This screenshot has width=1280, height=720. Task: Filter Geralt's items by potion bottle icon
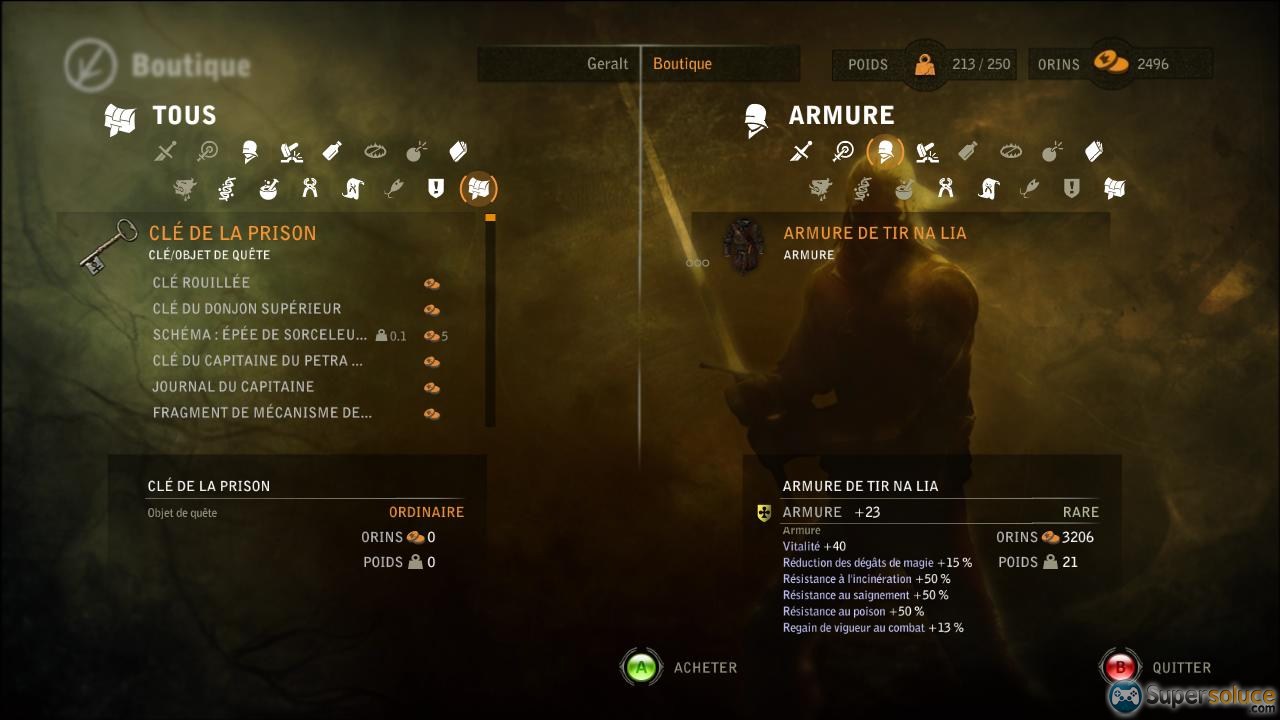pos(333,152)
